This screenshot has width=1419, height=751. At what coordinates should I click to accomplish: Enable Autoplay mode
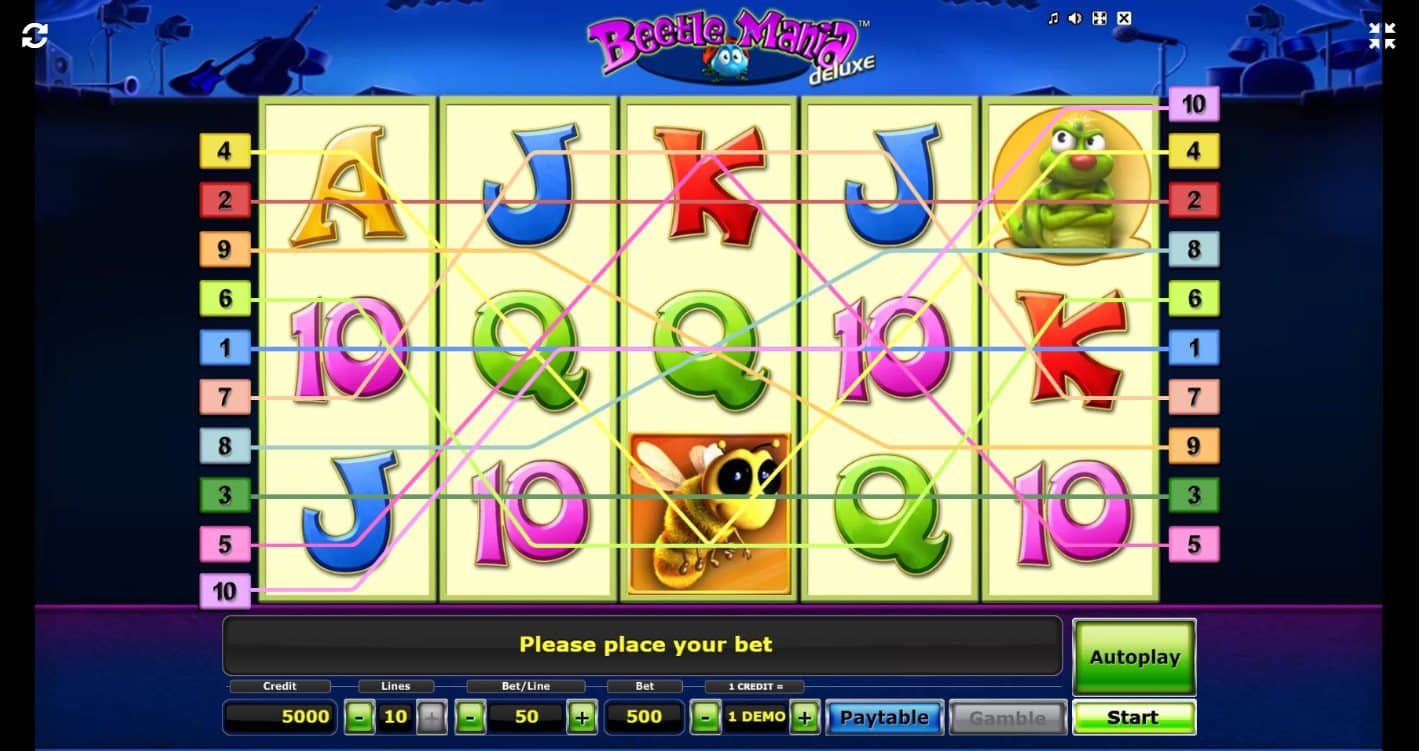(1133, 657)
